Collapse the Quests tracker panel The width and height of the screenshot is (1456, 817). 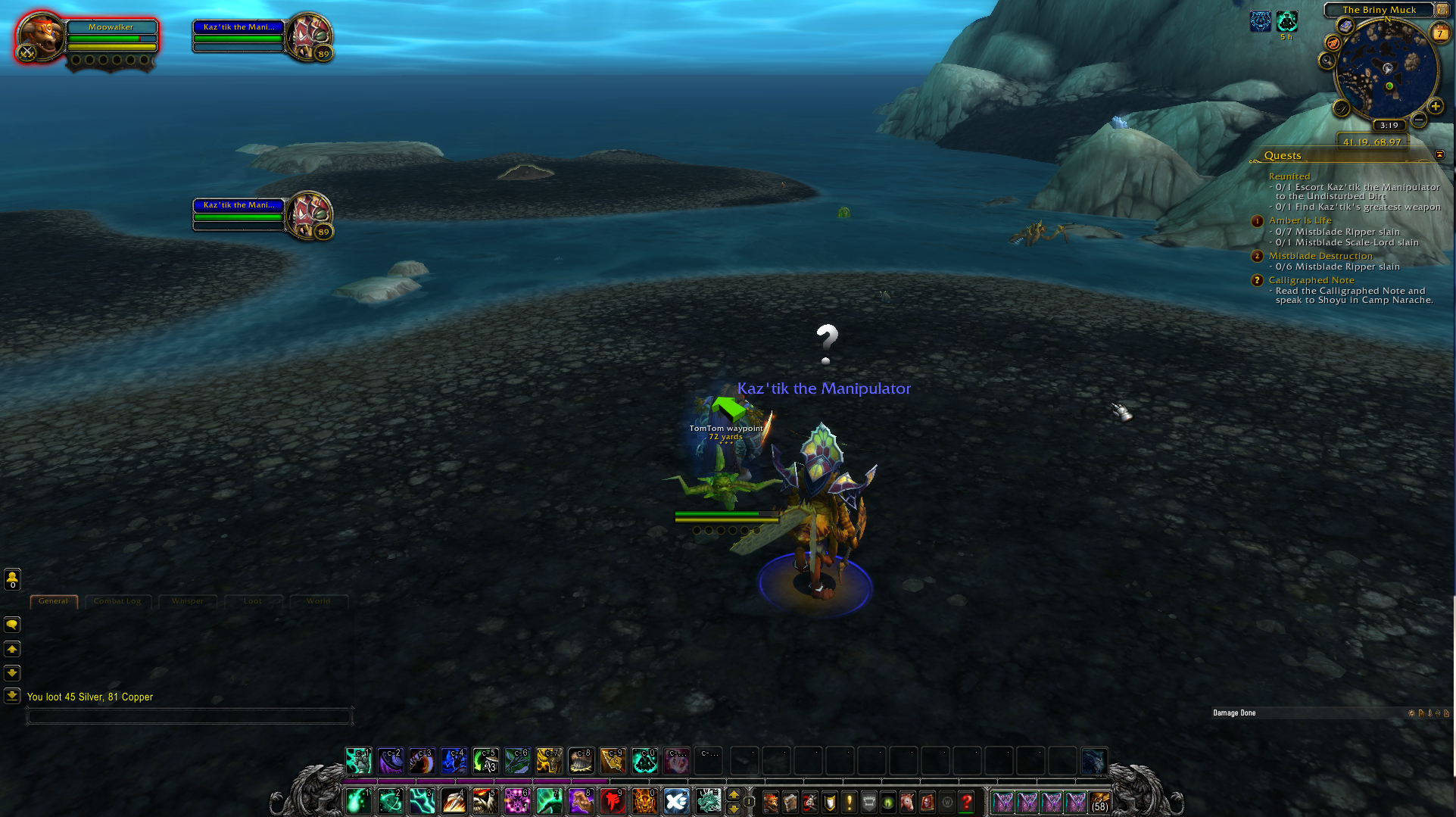click(x=1439, y=154)
